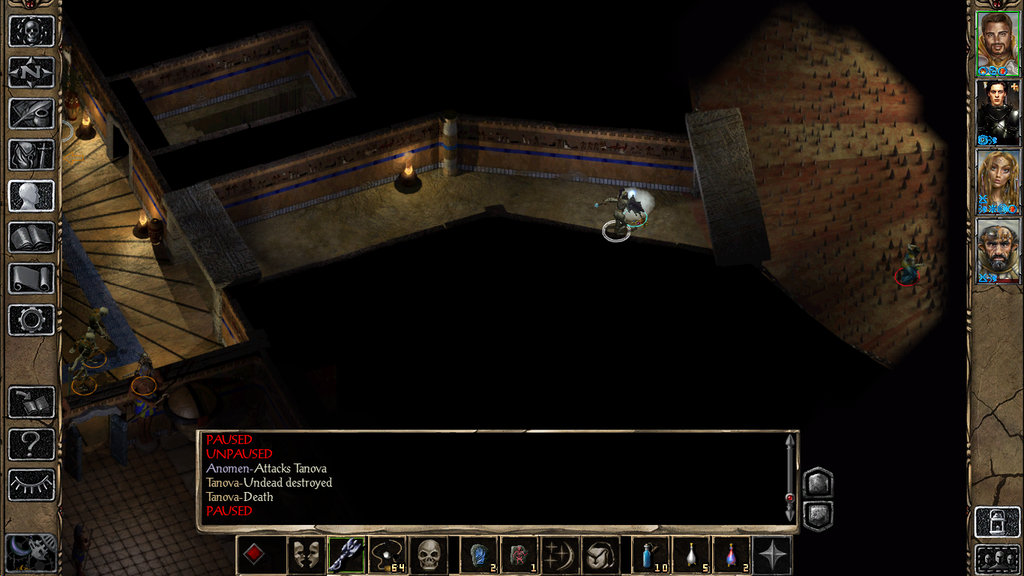Activate the skull Turn Undead ability
This screenshot has height=576, width=1024.
pos(428,555)
